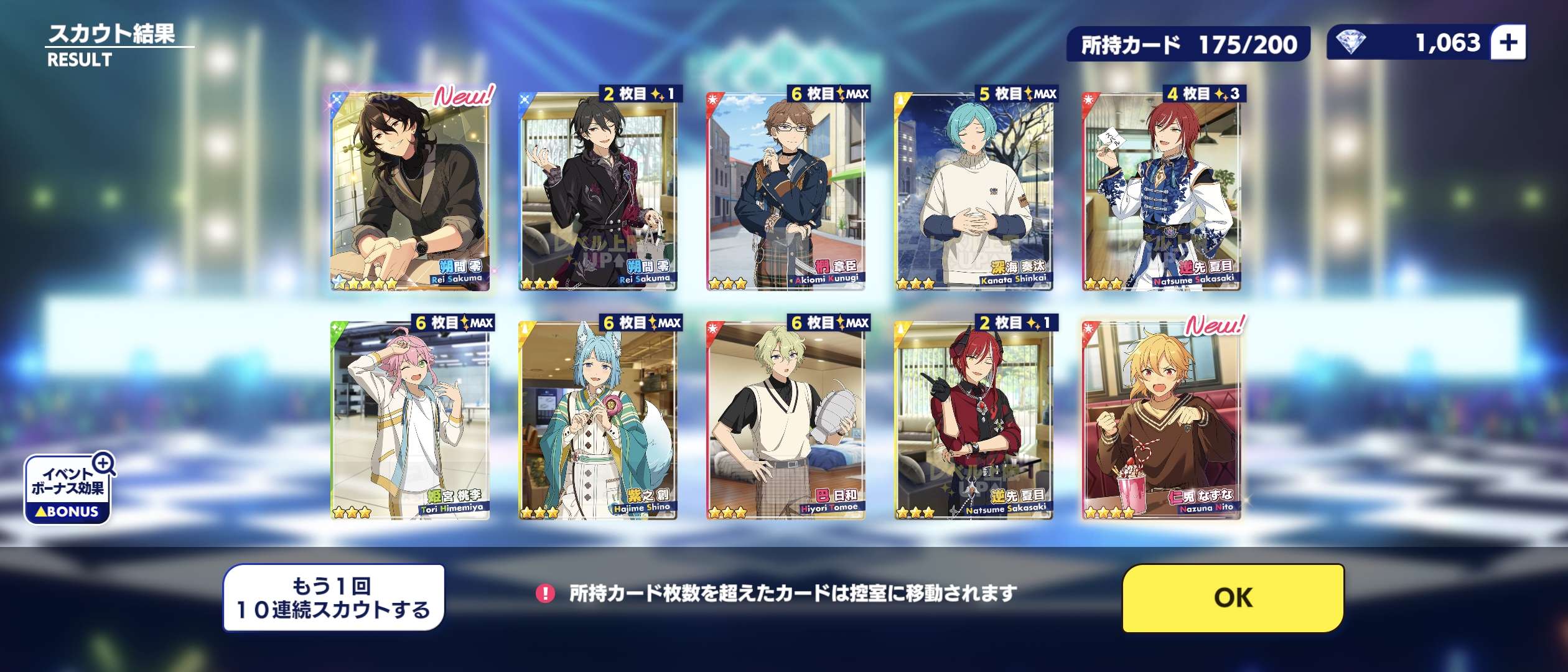Add more diamonds with the plus button
The width and height of the screenshot is (1568, 672).
click(x=1508, y=43)
